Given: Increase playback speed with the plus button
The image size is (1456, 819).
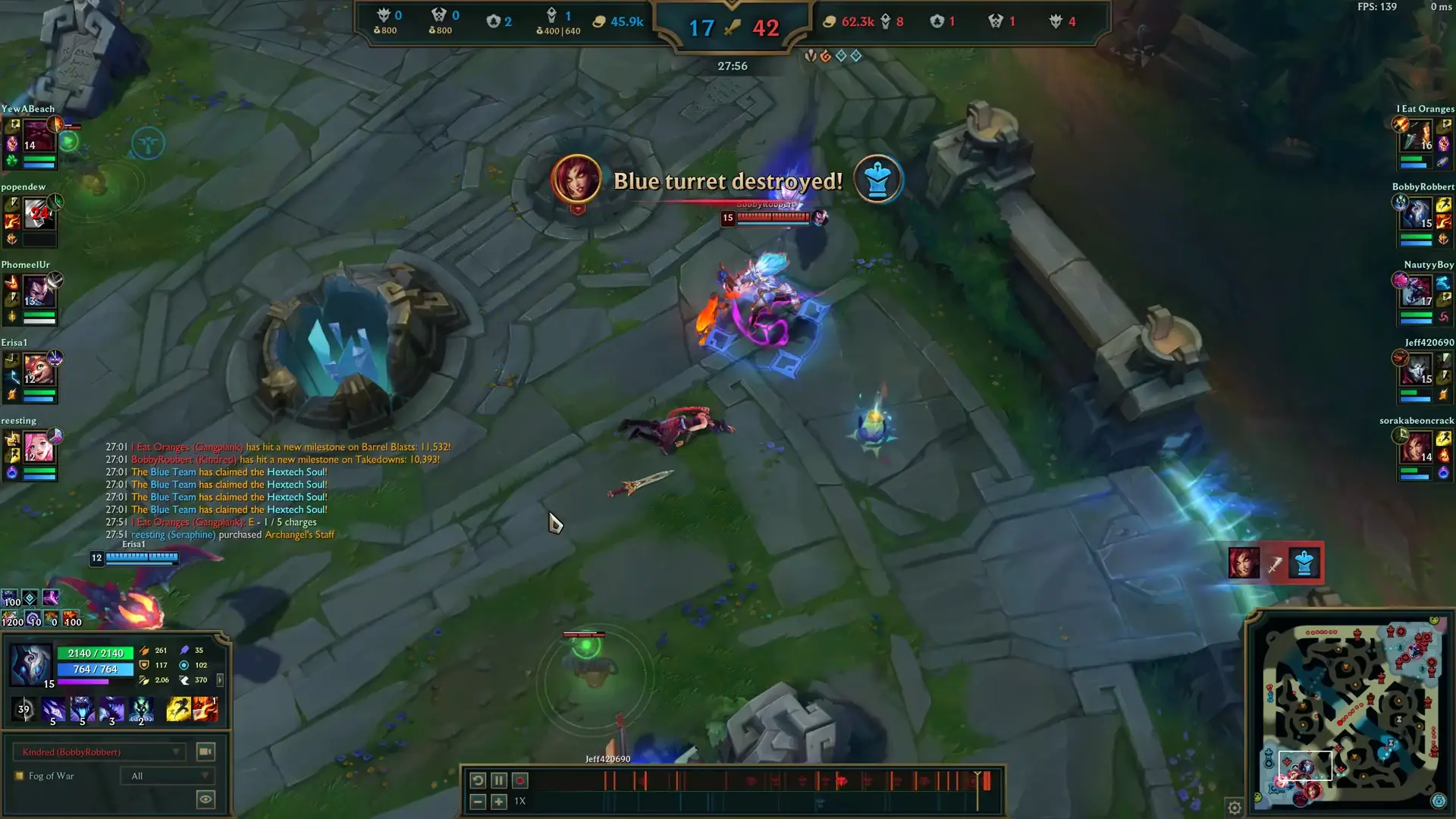Looking at the screenshot, I should click(x=498, y=801).
